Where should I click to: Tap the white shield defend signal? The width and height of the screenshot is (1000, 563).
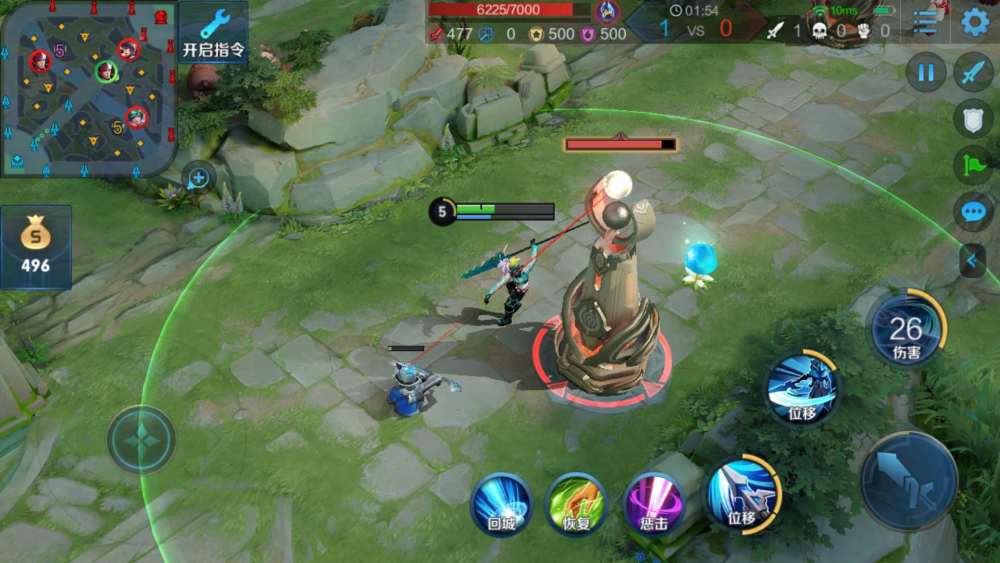(973, 118)
